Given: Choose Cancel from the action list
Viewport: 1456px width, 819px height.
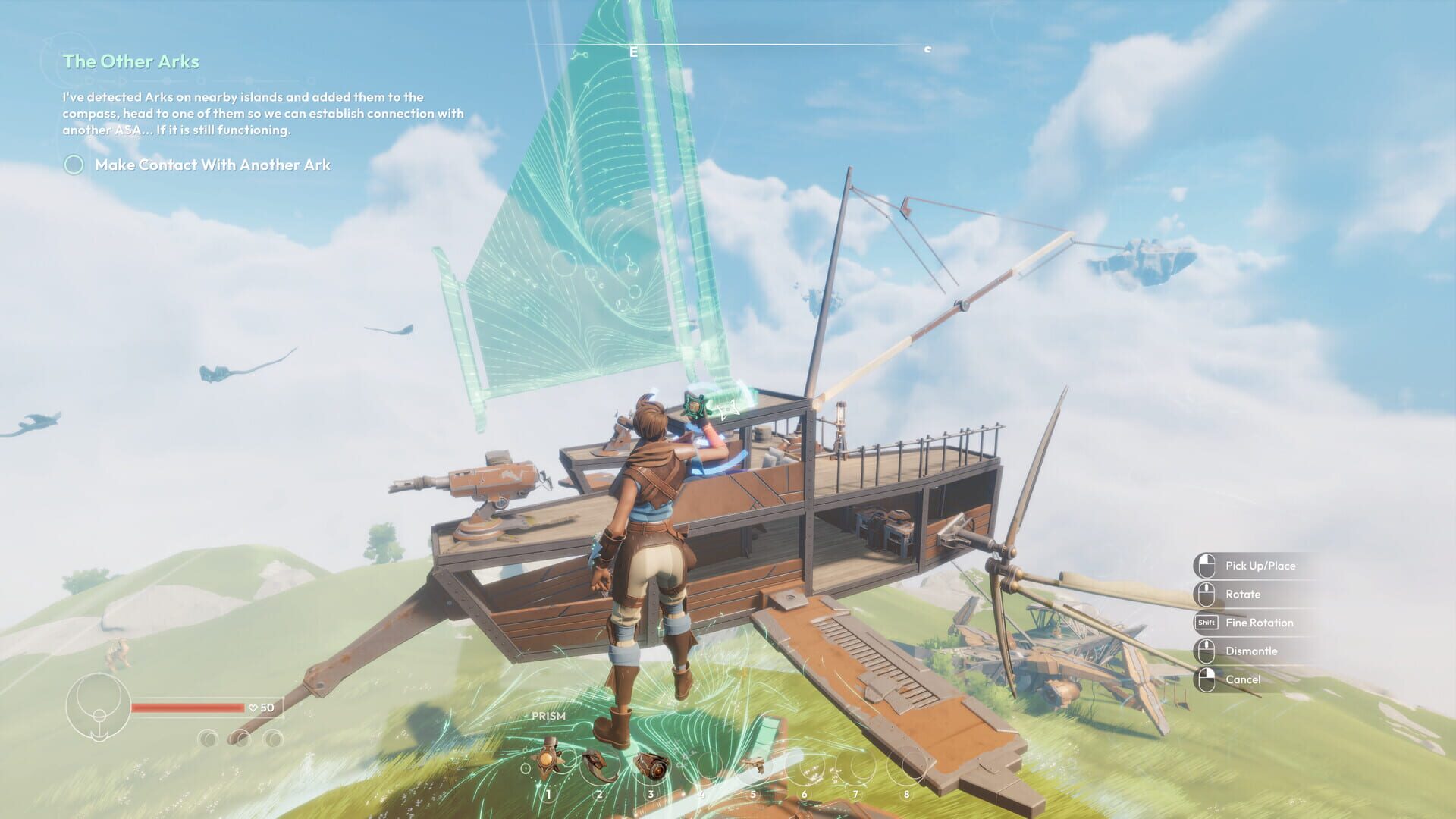Looking at the screenshot, I should tap(1244, 679).
